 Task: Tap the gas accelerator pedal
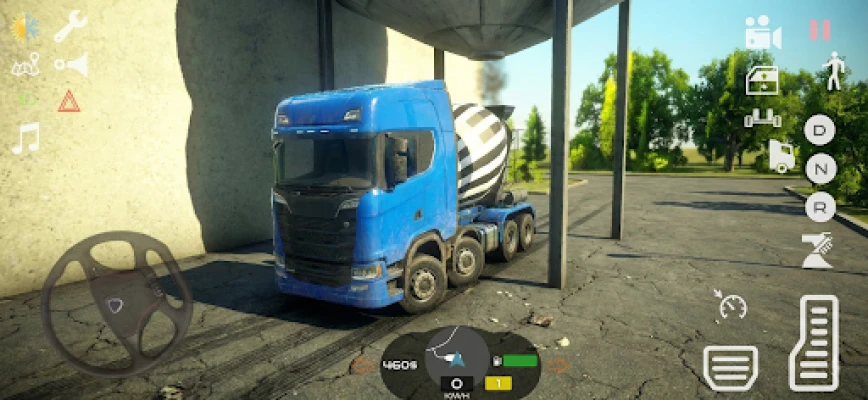[813, 343]
